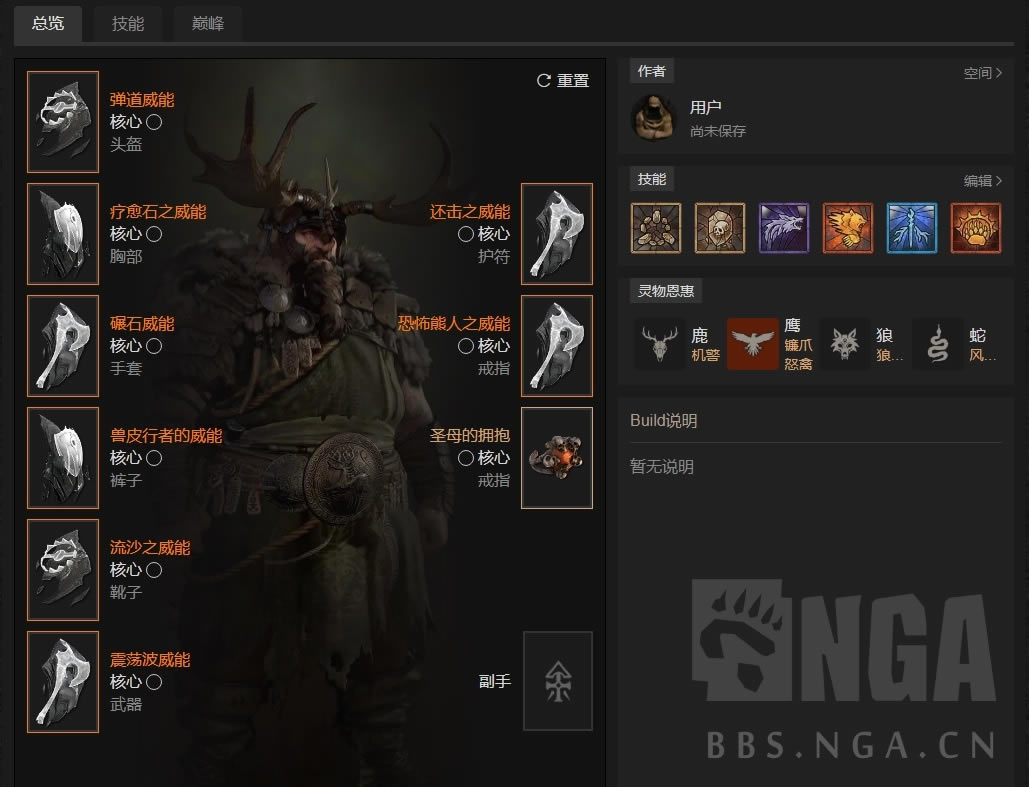Choose the 圣母的拥抱 ring slot
1029x787 pixels.
(557, 458)
